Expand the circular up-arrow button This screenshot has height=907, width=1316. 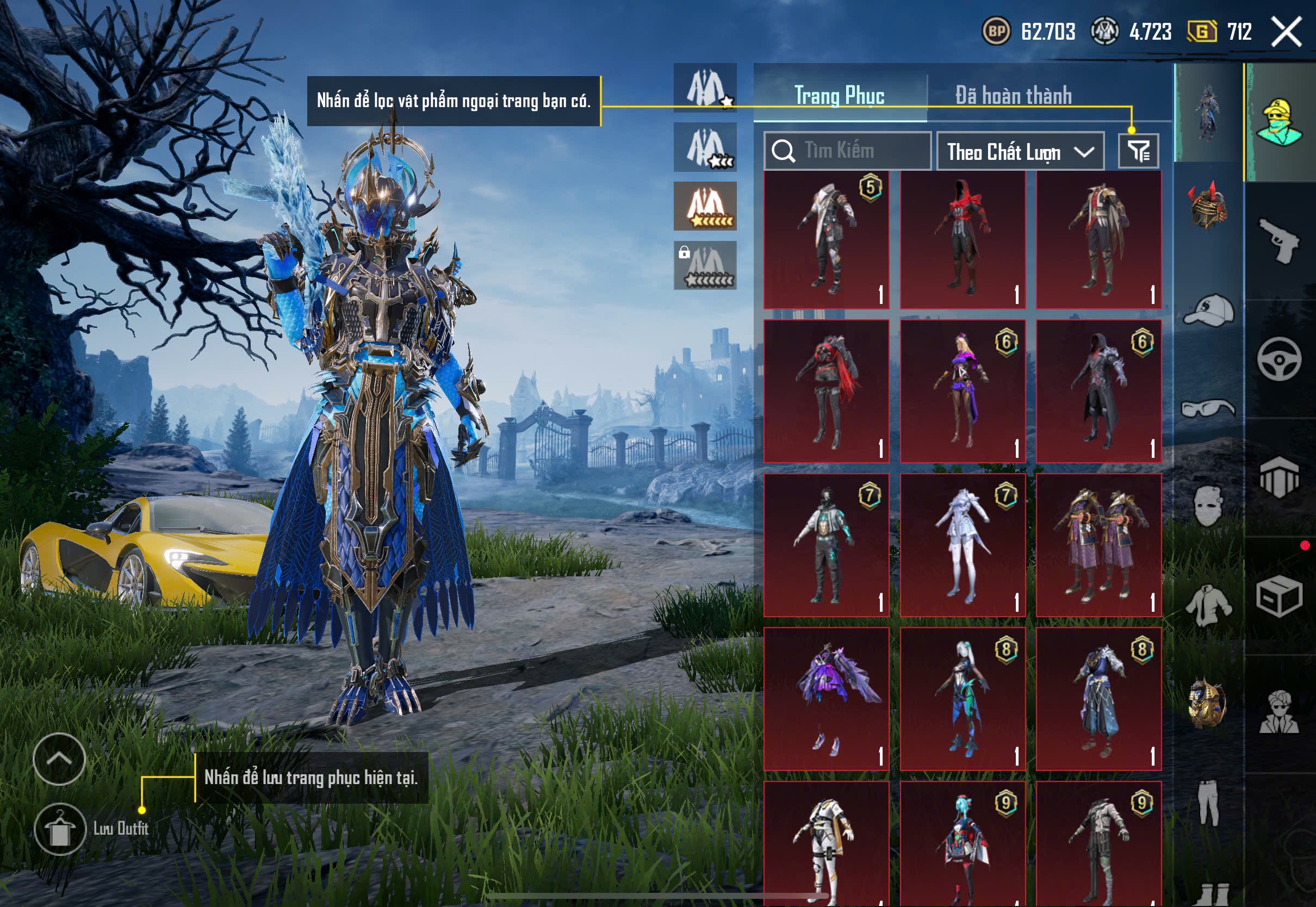click(x=59, y=759)
